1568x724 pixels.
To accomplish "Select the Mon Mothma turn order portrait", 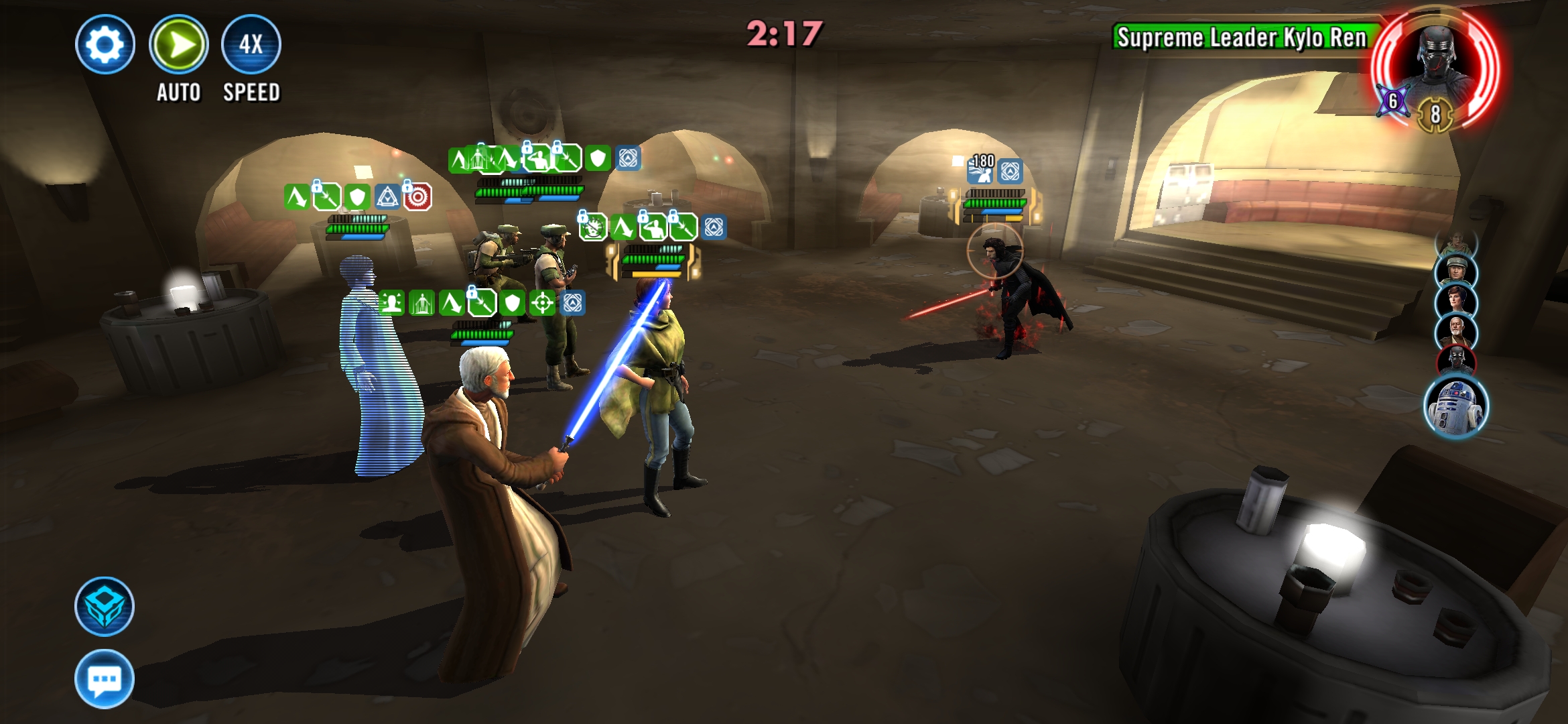I will point(1456,302).
